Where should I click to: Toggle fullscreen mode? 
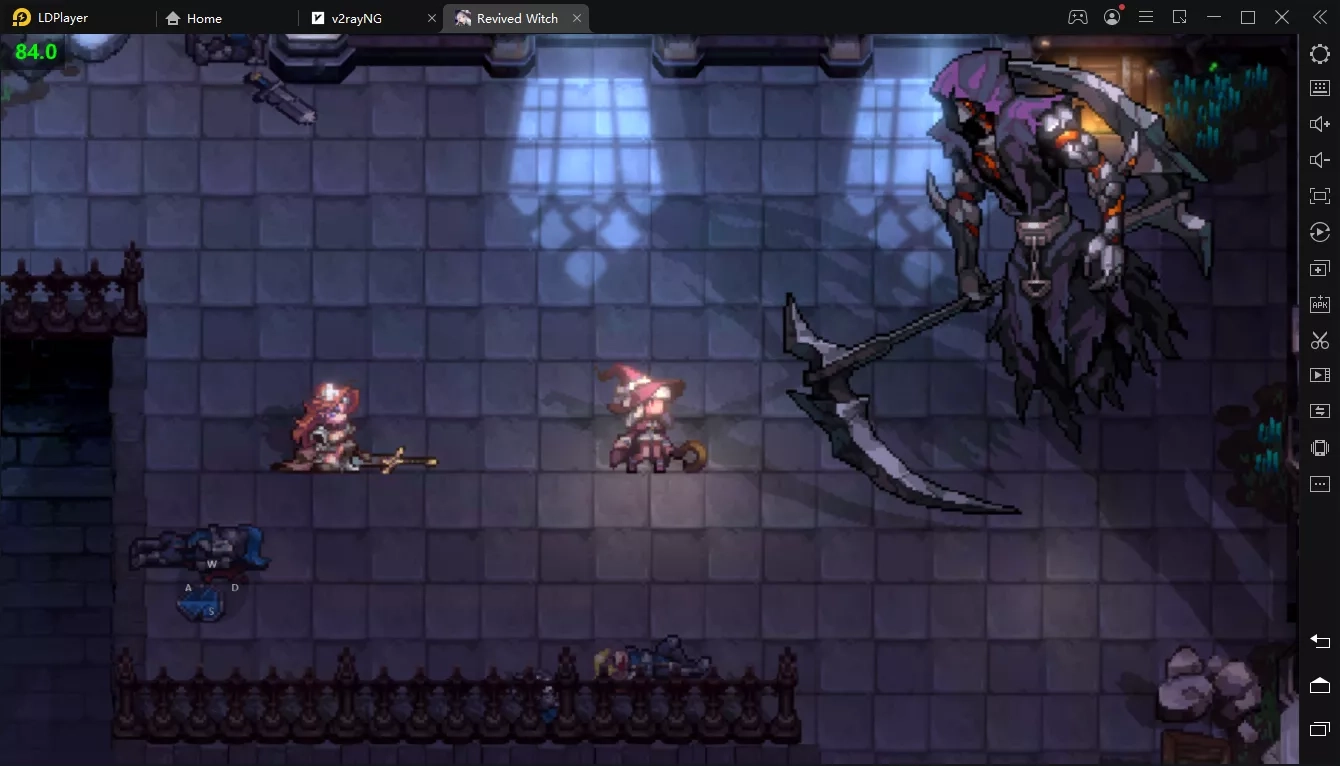click(x=1320, y=195)
